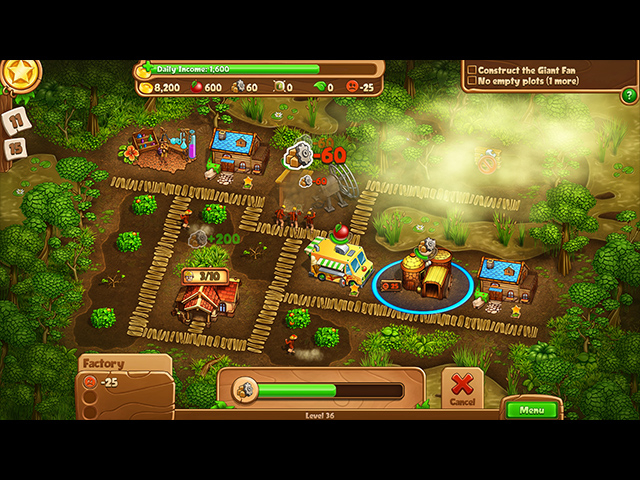Screen dimensions: 640x480
Task: Open help with the green question mark
Action: (629, 96)
